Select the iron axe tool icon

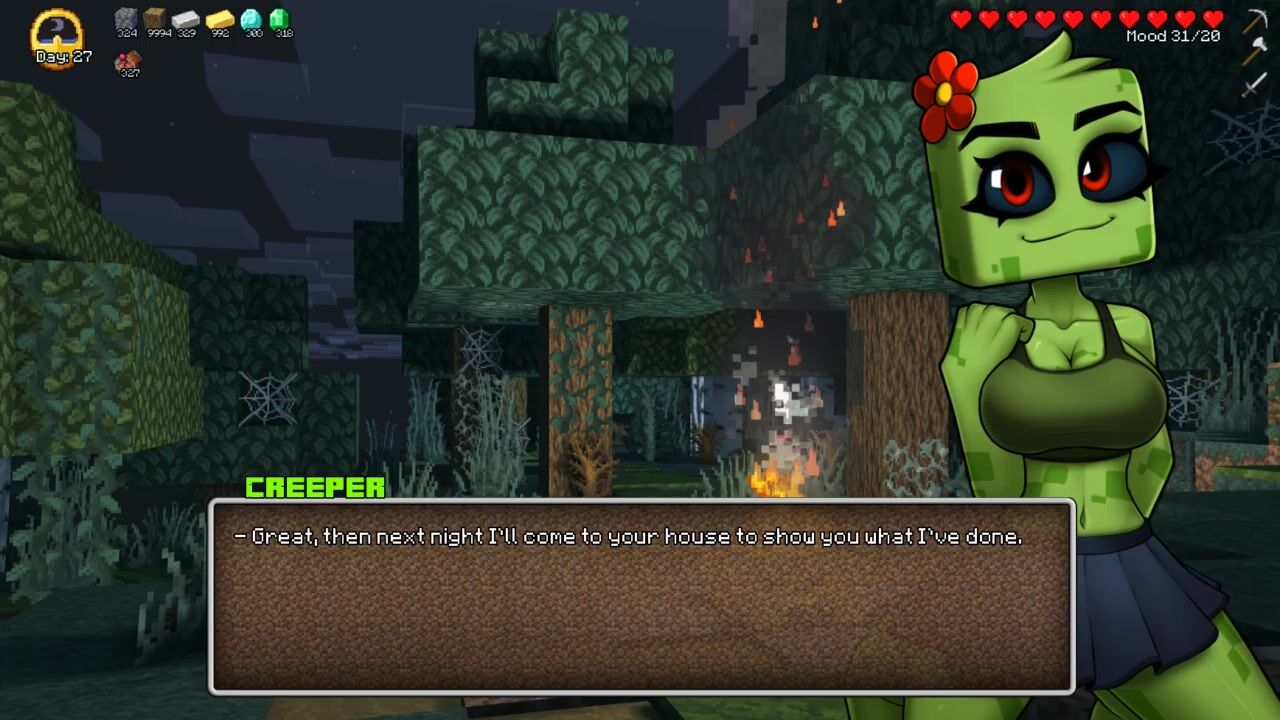[1255, 50]
